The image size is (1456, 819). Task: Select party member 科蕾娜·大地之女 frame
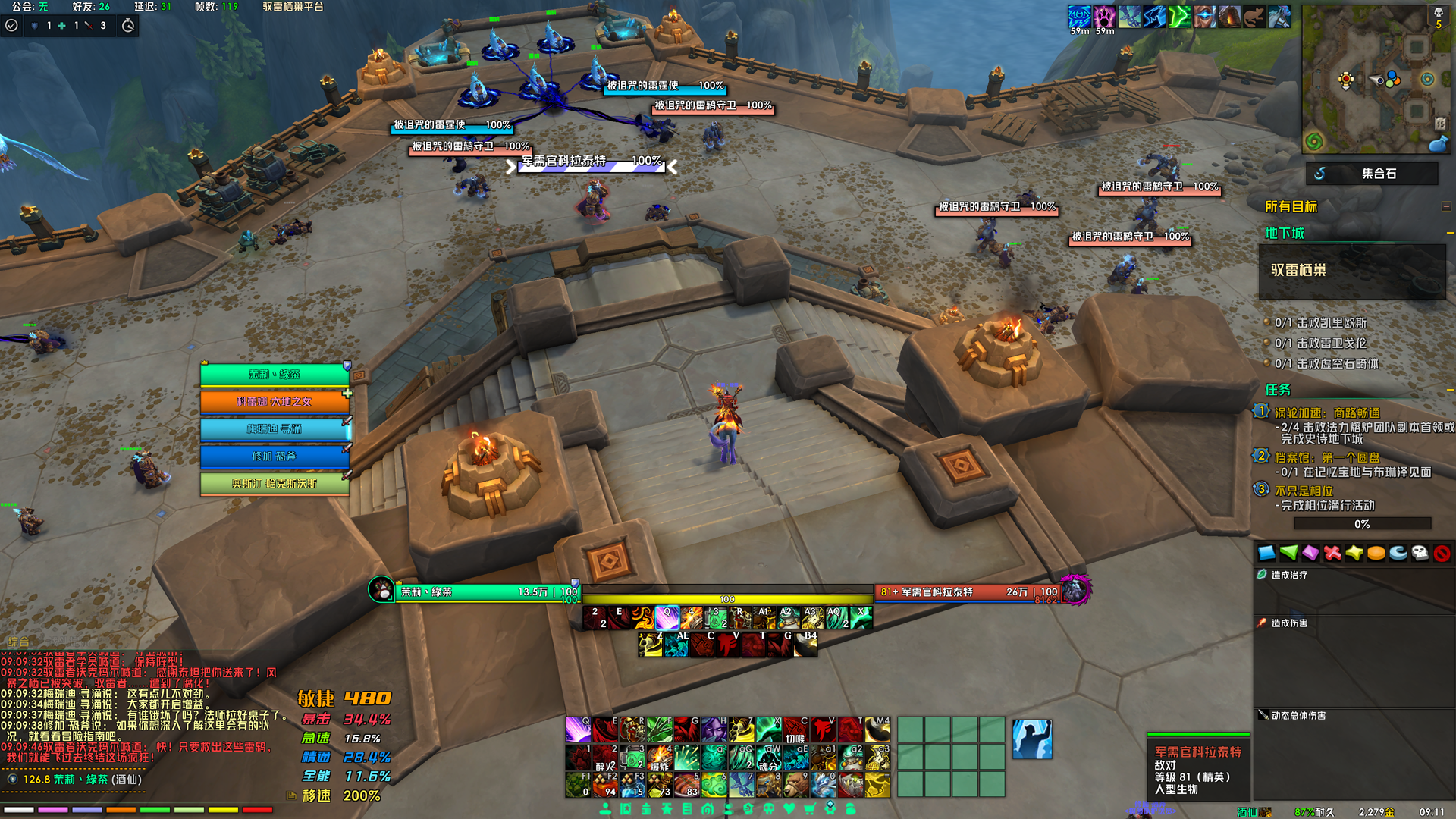pyautogui.click(x=274, y=402)
